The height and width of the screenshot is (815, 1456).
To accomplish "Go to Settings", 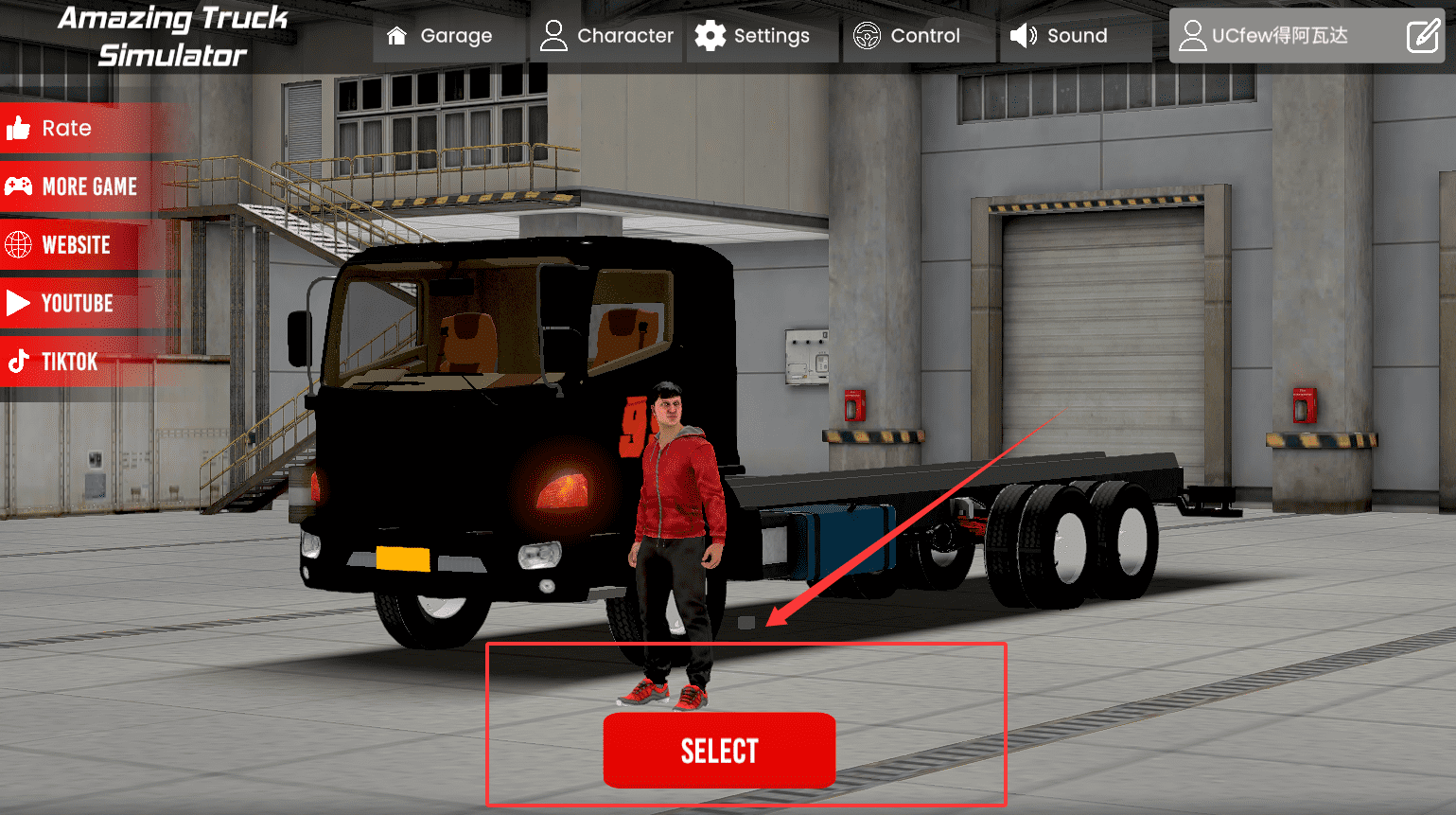I will [x=753, y=36].
